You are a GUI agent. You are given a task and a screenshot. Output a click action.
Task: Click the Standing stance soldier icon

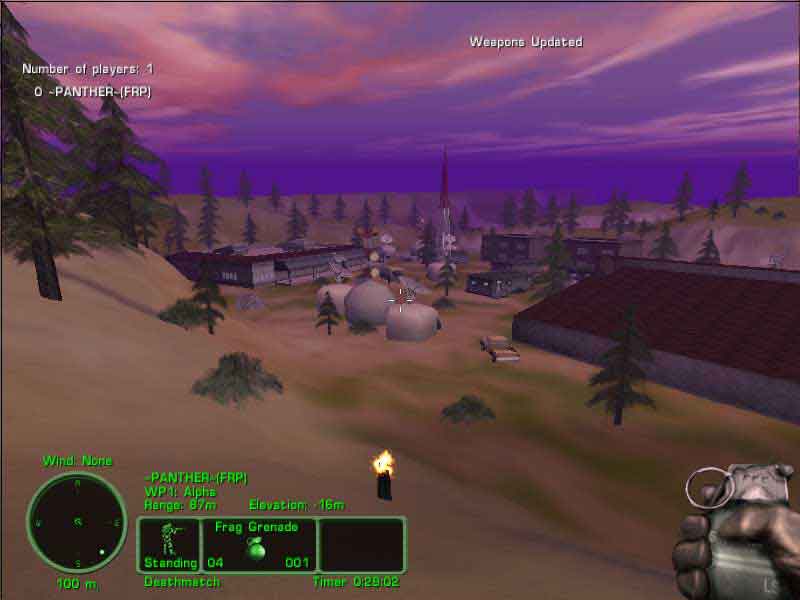(x=169, y=538)
